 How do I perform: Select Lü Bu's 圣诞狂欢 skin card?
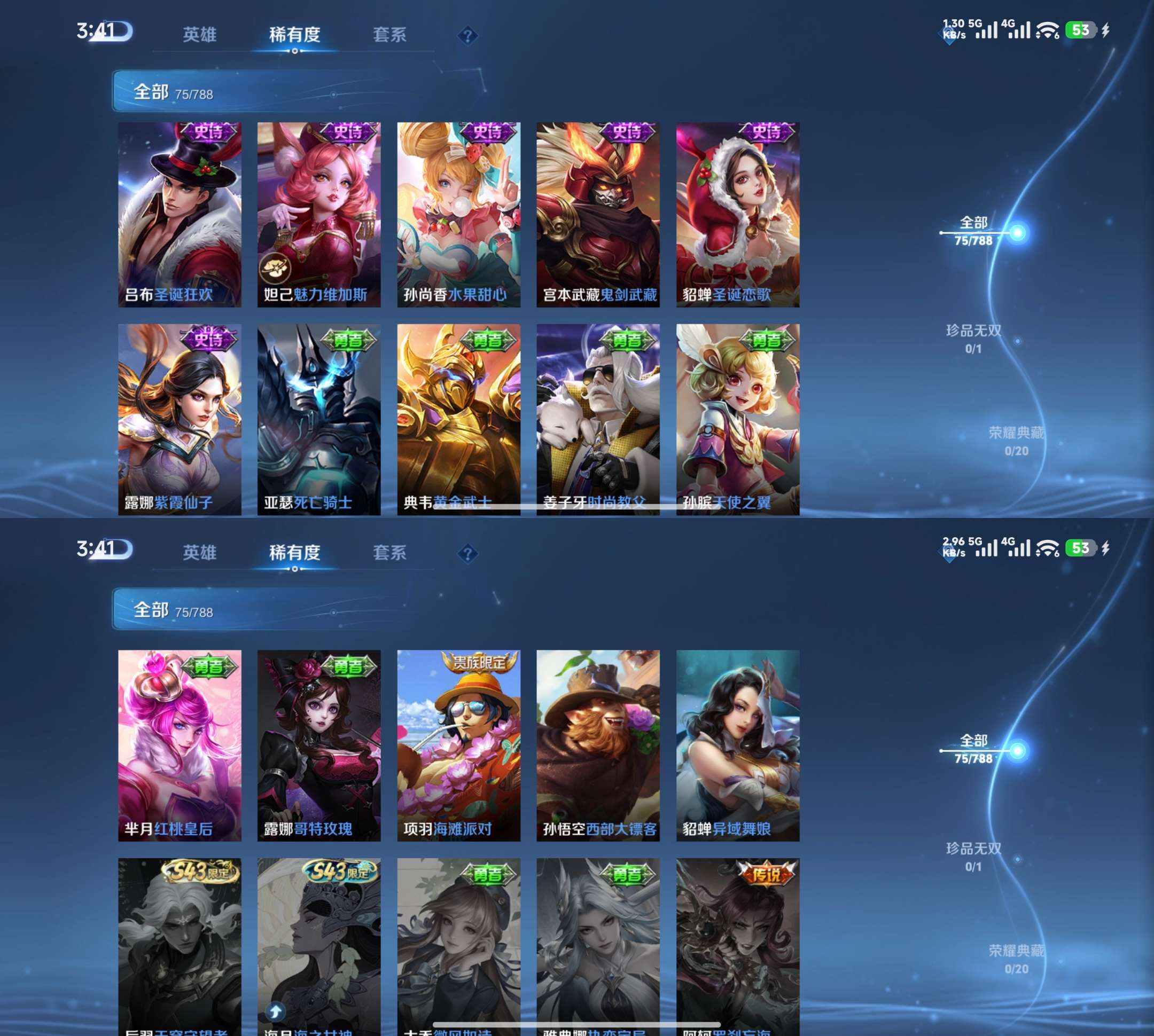(x=180, y=215)
